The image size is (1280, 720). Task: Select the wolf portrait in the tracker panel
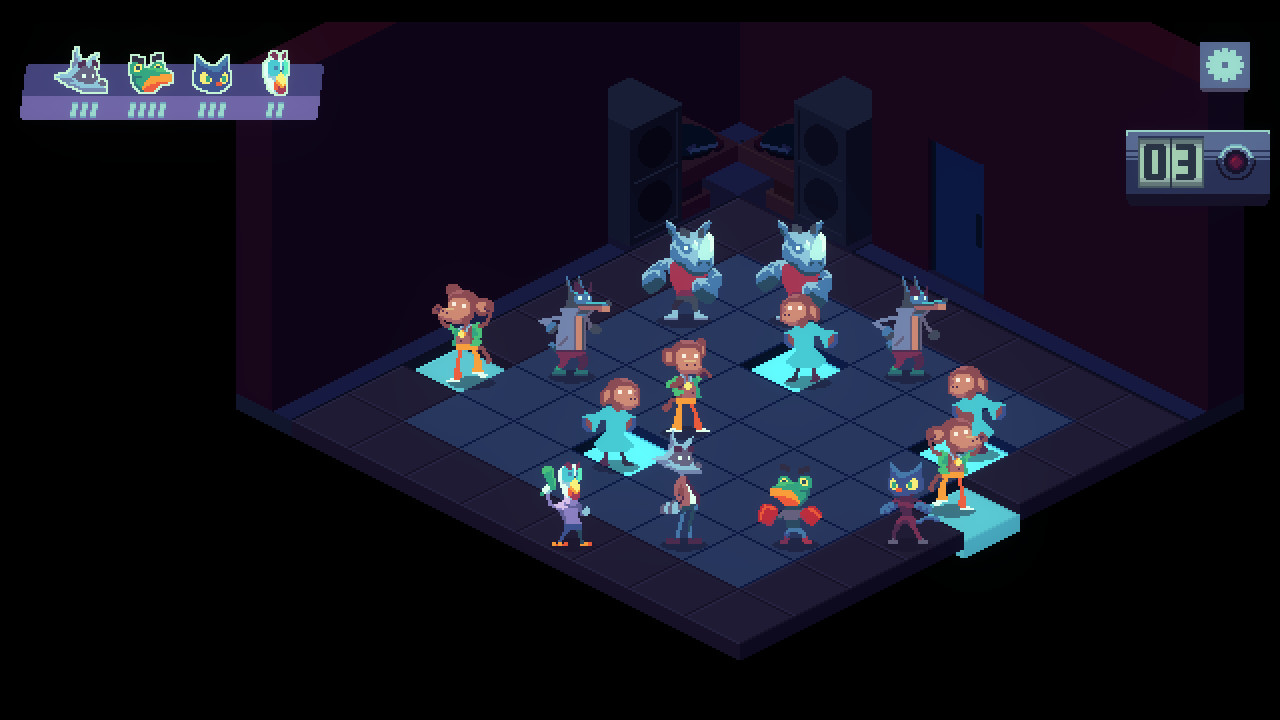tap(79, 70)
